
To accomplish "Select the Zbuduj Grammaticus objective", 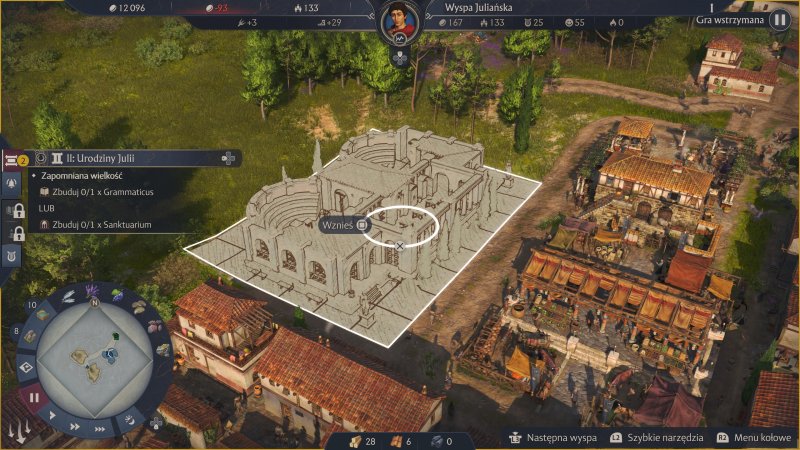I will [95, 191].
